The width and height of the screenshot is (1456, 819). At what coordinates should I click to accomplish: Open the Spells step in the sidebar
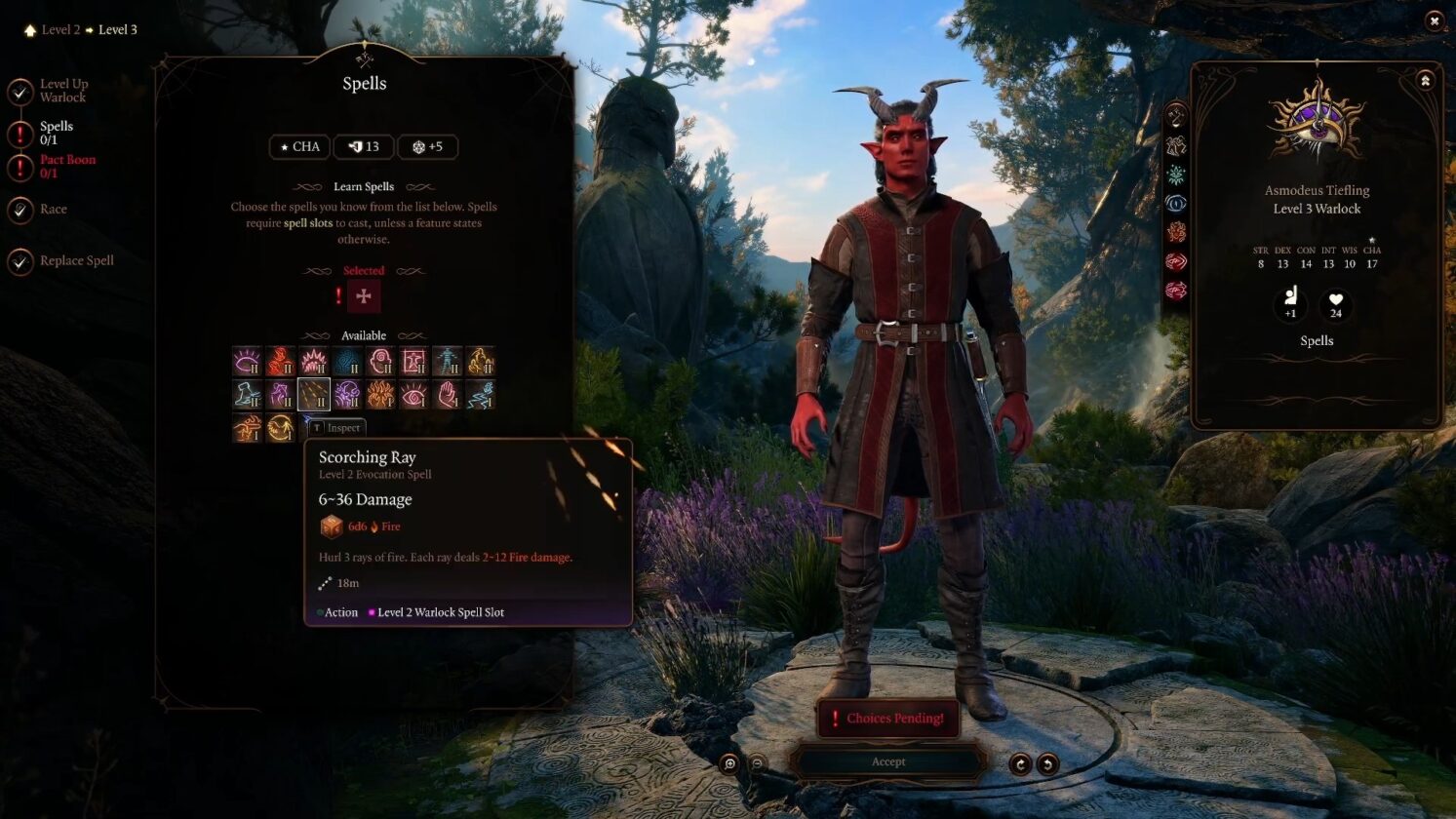pos(56,132)
